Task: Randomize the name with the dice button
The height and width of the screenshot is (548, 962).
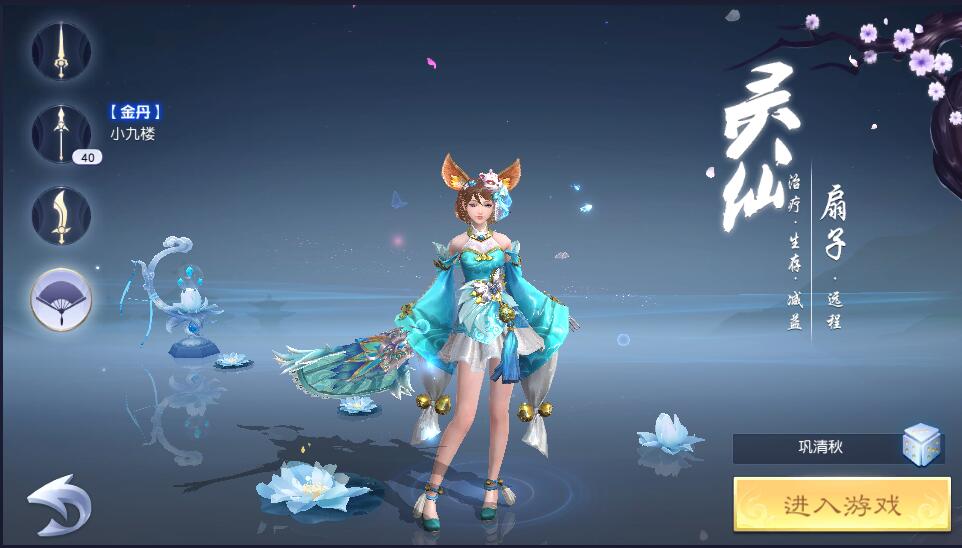Action: [922, 446]
